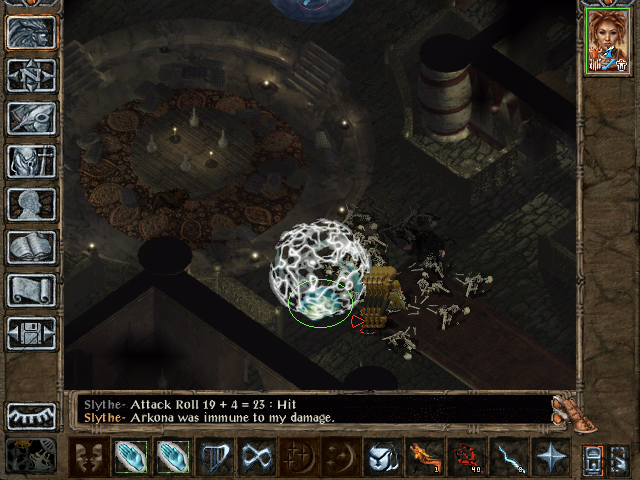640x480 pixels.
Task: Use the red quick item with 40 charges
Action: (x=466, y=457)
